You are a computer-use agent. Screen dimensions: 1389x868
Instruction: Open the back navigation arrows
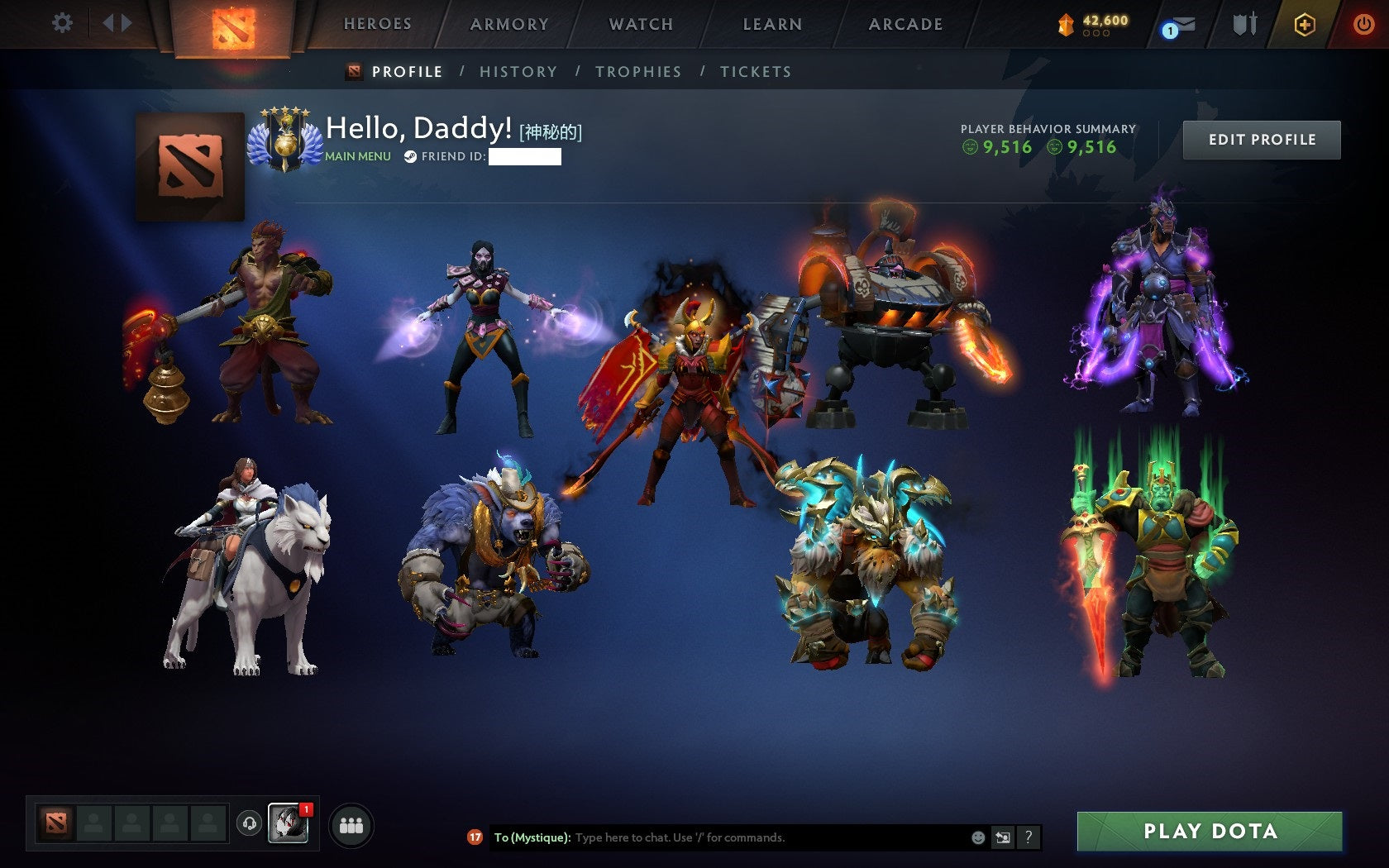click(x=116, y=24)
